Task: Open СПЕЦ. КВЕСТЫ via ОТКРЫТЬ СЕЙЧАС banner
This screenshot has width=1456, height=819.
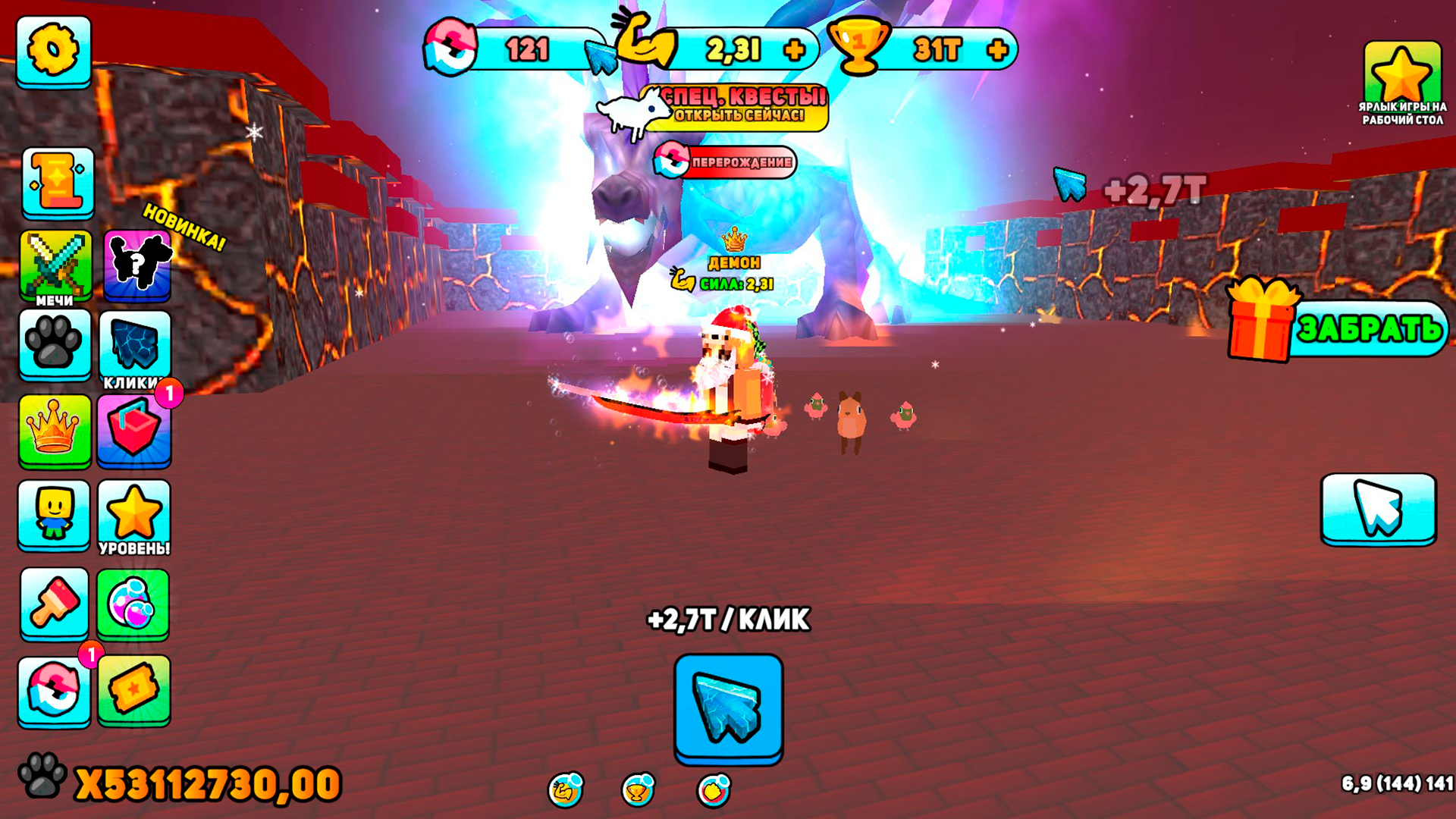Action: 739,106
